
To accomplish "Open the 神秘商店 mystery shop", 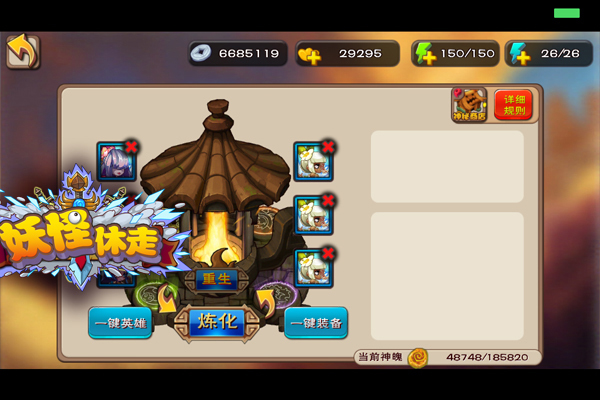I will pos(469,105).
